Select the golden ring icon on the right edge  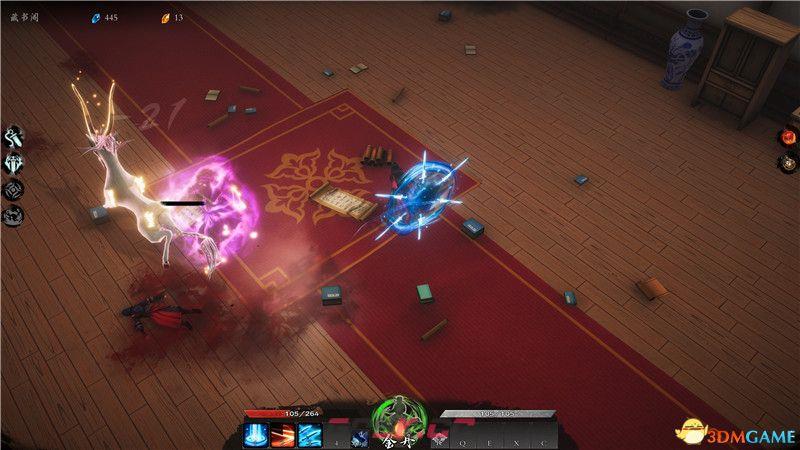tap(787, 162)
